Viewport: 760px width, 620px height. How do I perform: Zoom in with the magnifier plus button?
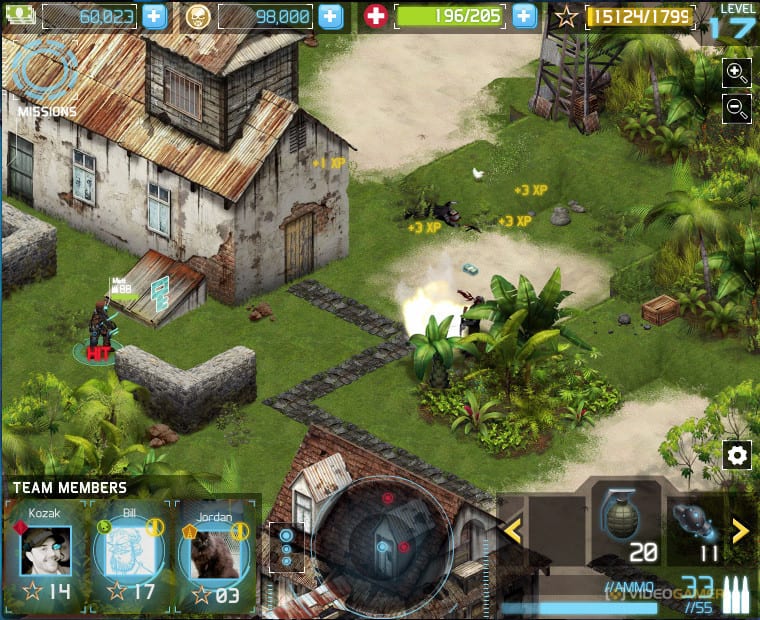(737, 71)
